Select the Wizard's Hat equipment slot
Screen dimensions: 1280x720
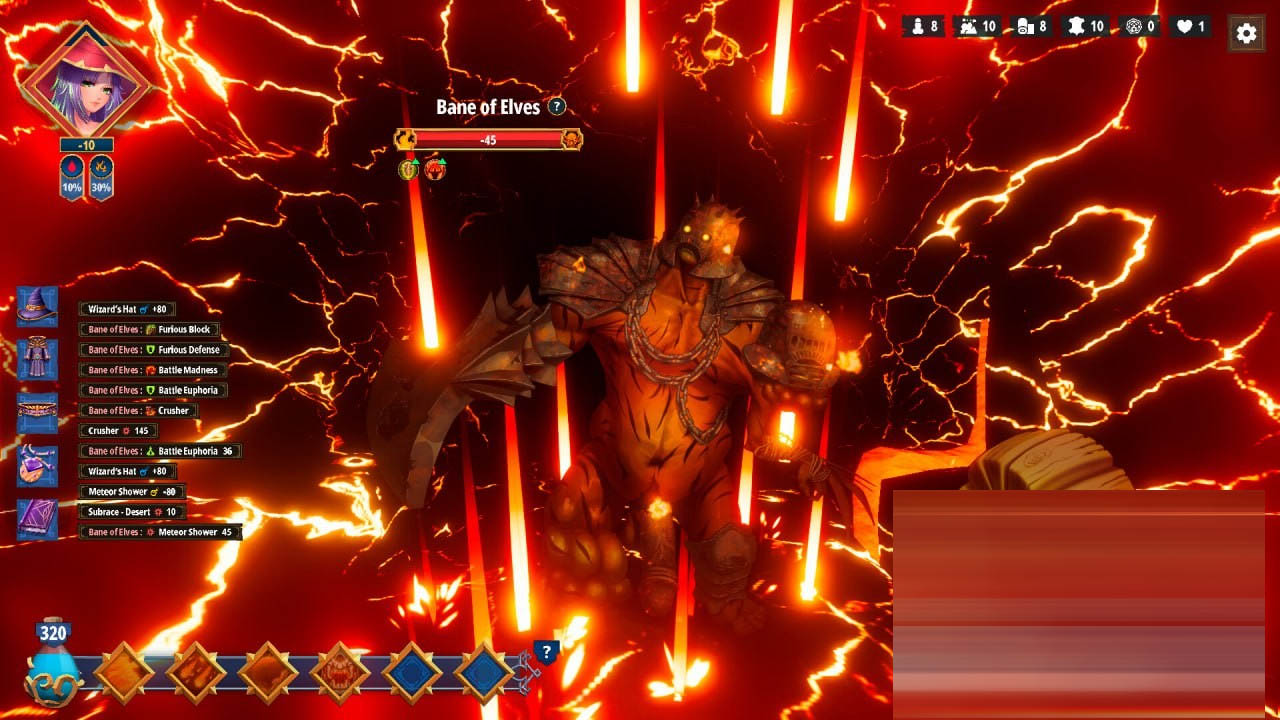point(37,307)
